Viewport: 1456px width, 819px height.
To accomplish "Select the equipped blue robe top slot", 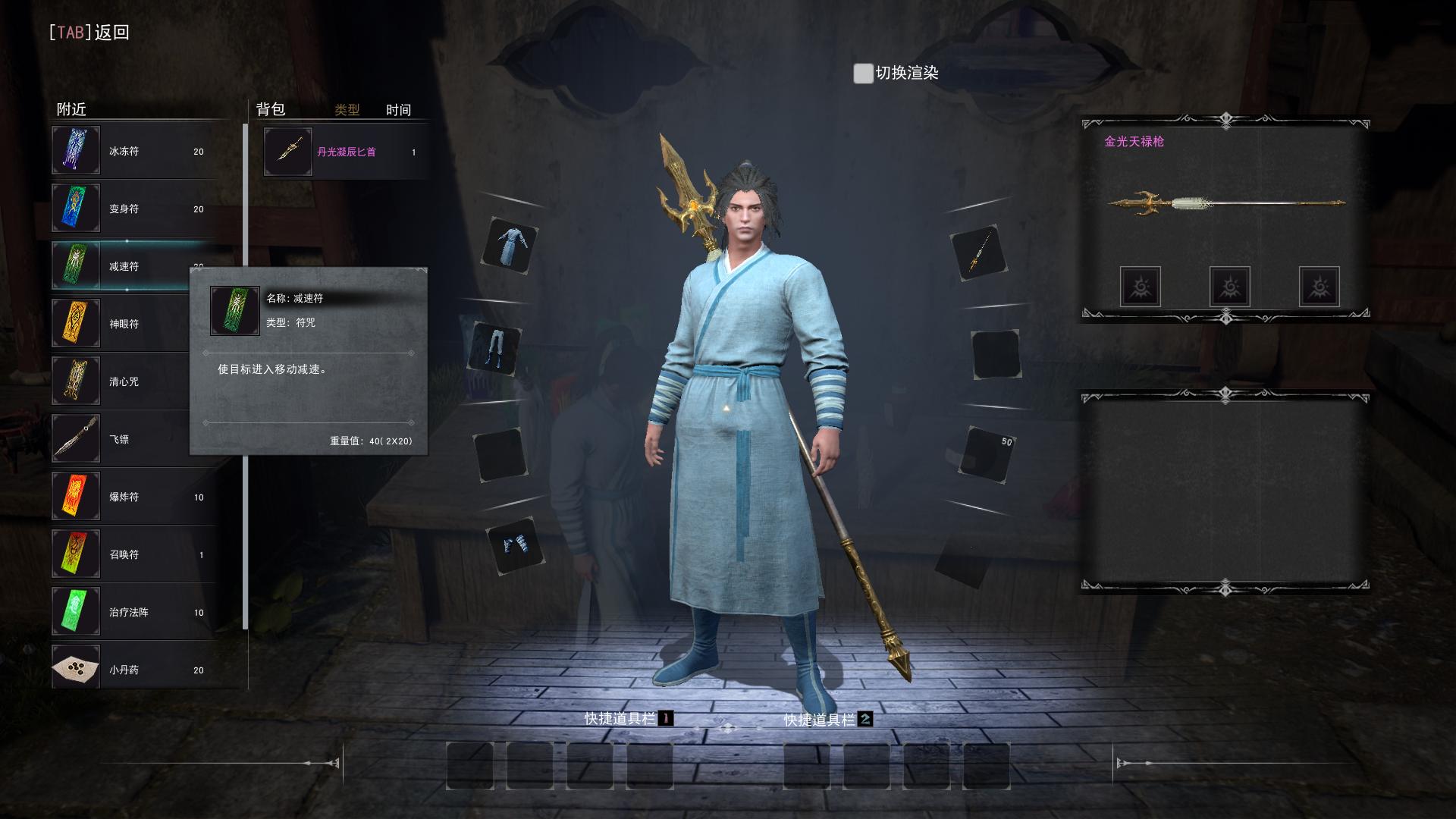I will [510, 246].
